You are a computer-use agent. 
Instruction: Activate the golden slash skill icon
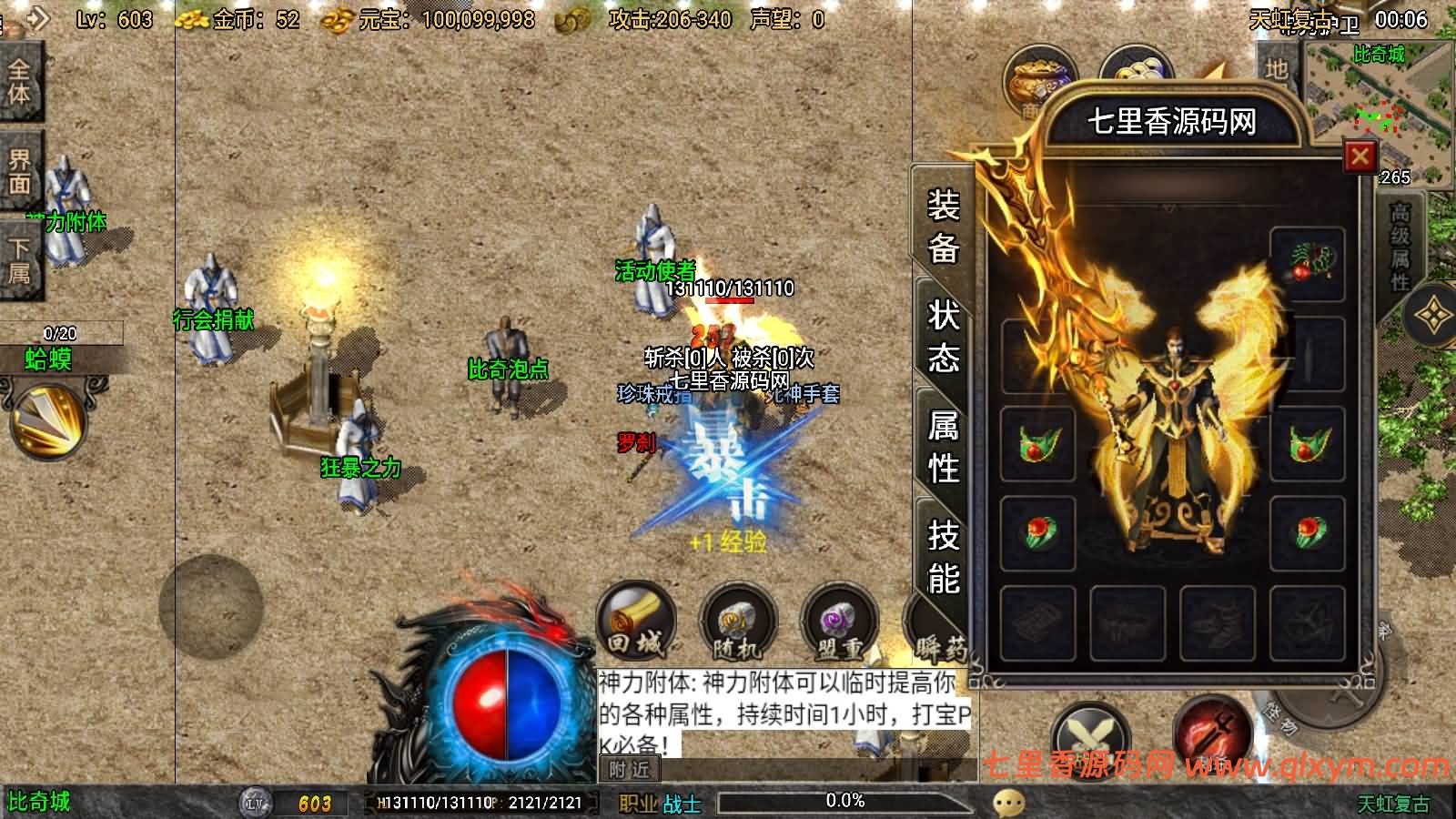(x=47, y=420)
